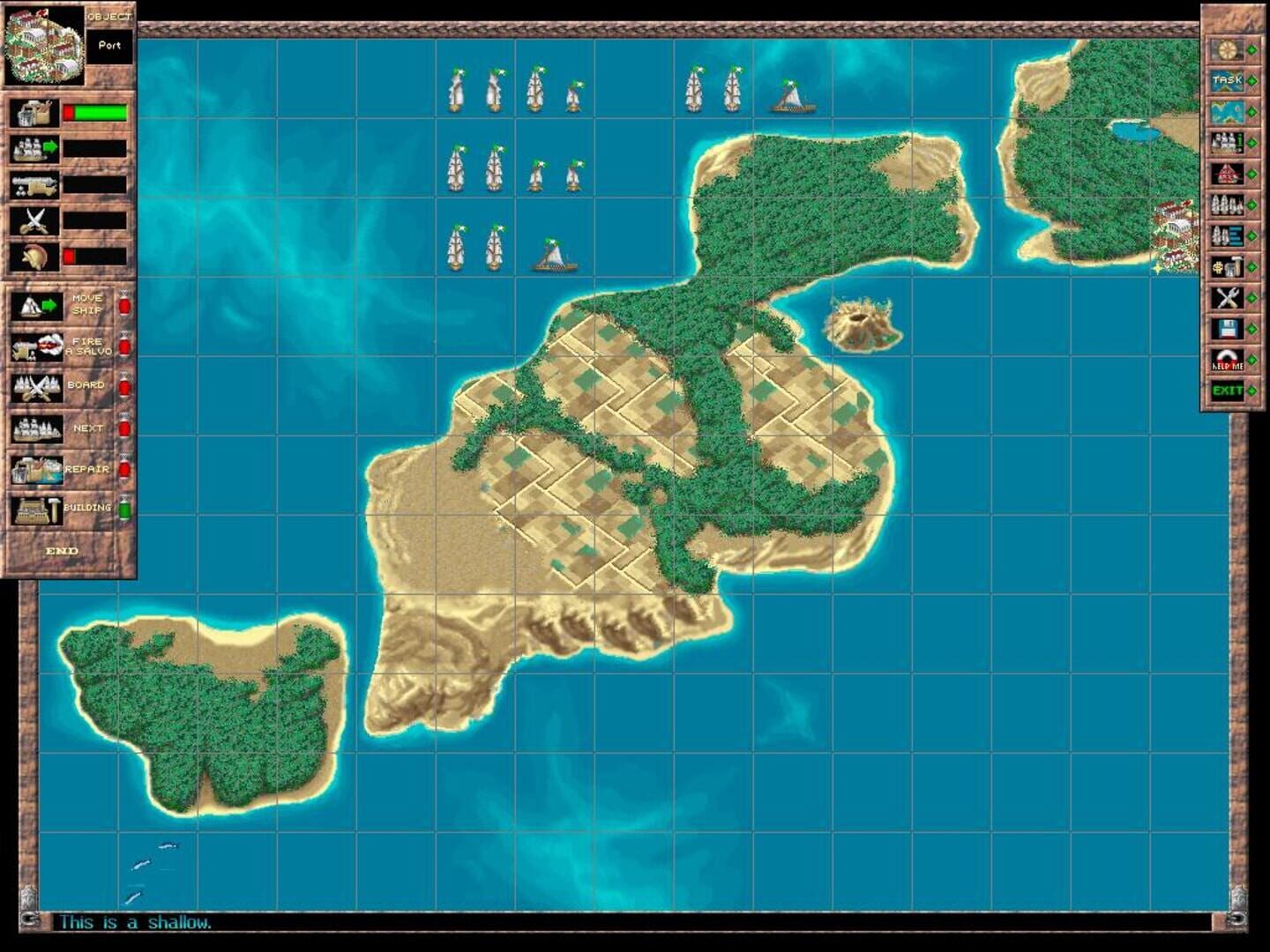Open the TASK map icon

[x=1226, y=81]
